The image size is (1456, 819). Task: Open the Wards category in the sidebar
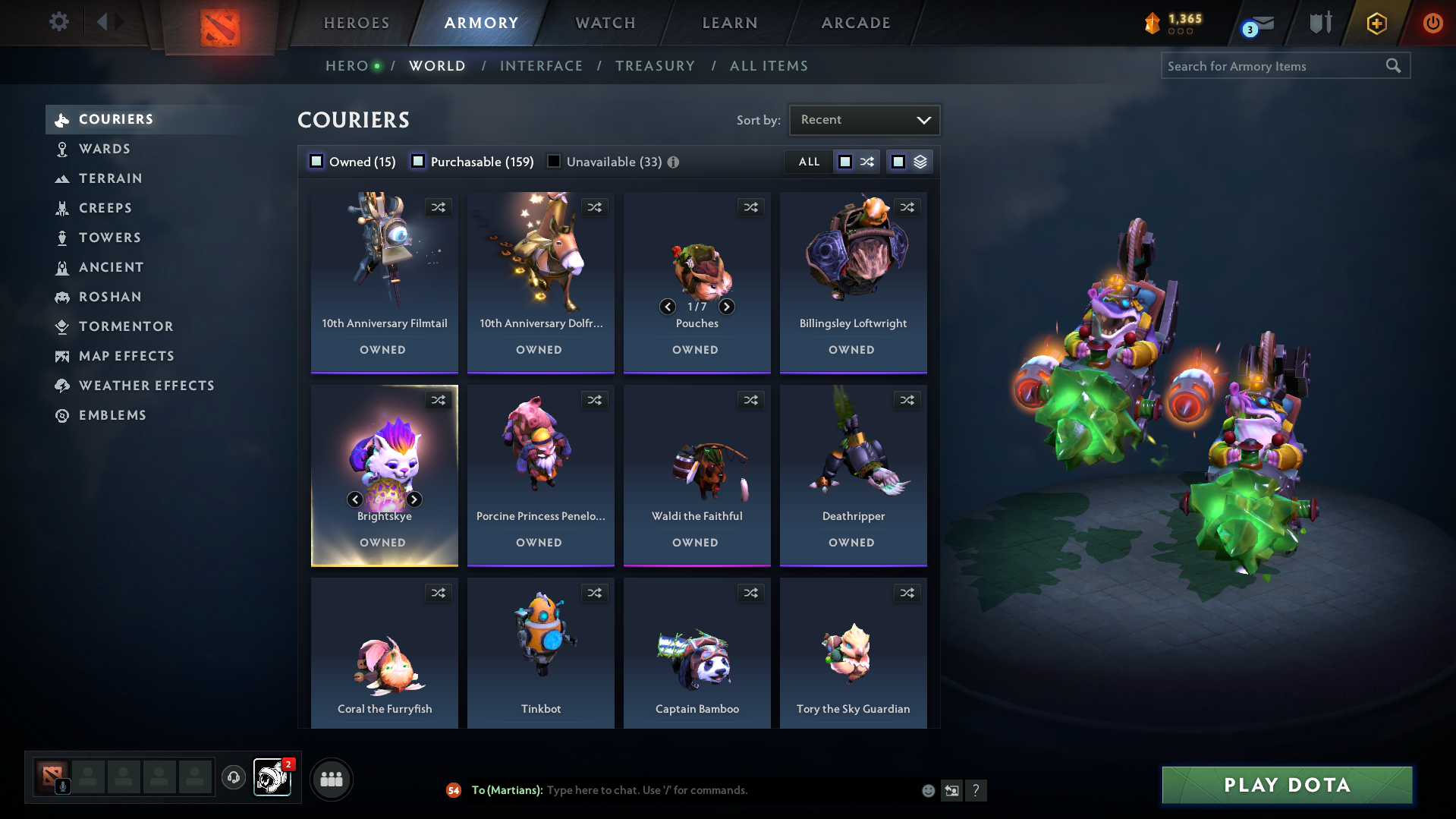pyautogui.click(x=105, y=149)
